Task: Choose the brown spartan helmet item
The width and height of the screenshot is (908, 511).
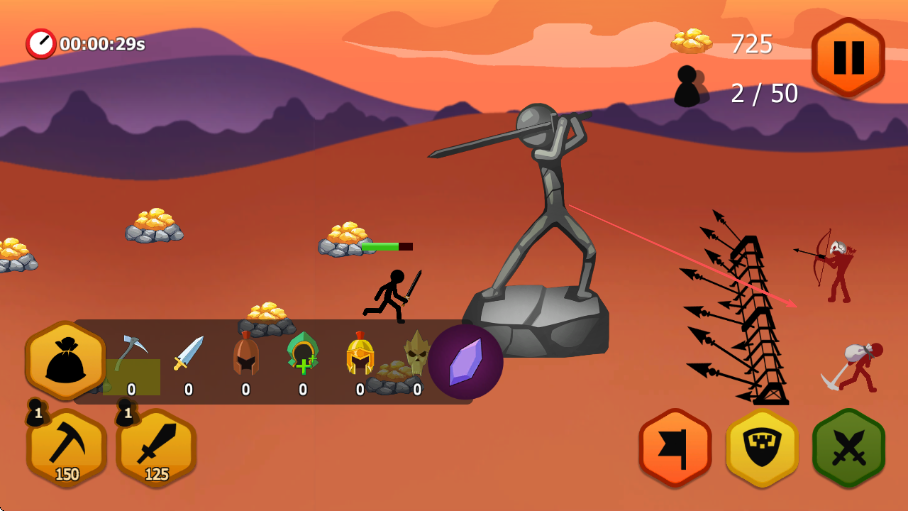Action: (x=245, y=354)
